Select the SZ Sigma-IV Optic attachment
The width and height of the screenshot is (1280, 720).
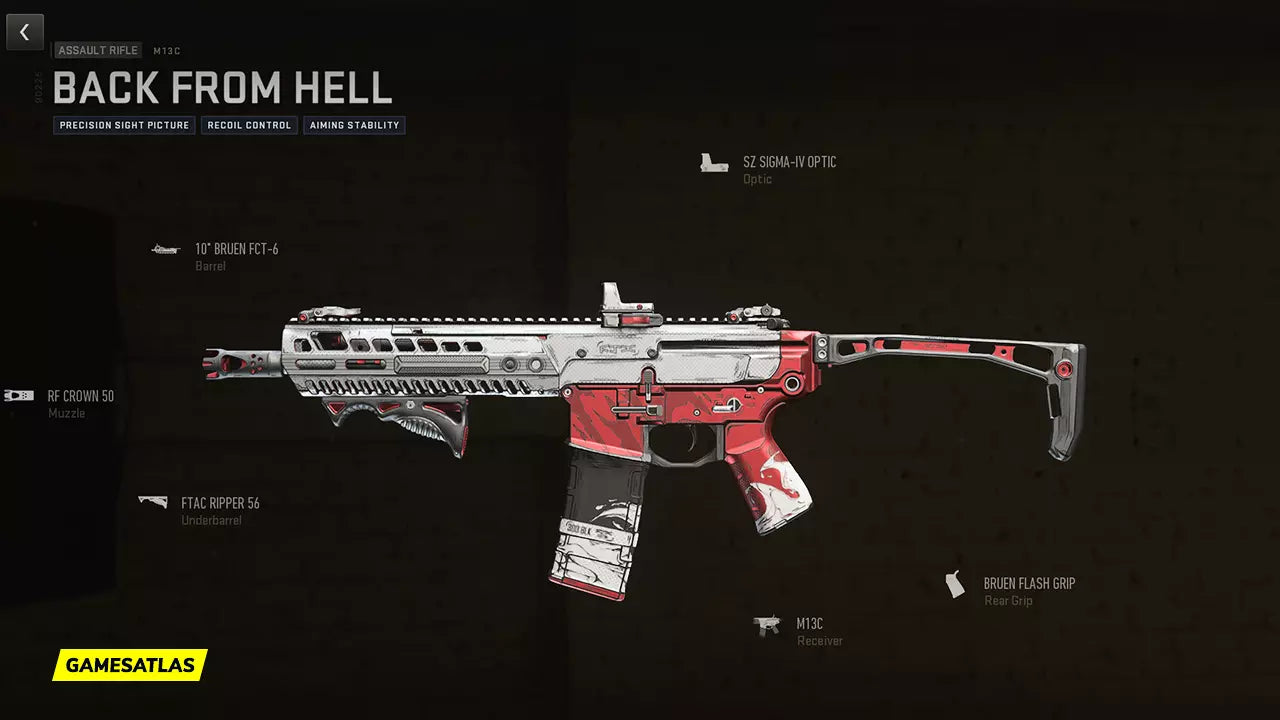click(x=789, y=162)
